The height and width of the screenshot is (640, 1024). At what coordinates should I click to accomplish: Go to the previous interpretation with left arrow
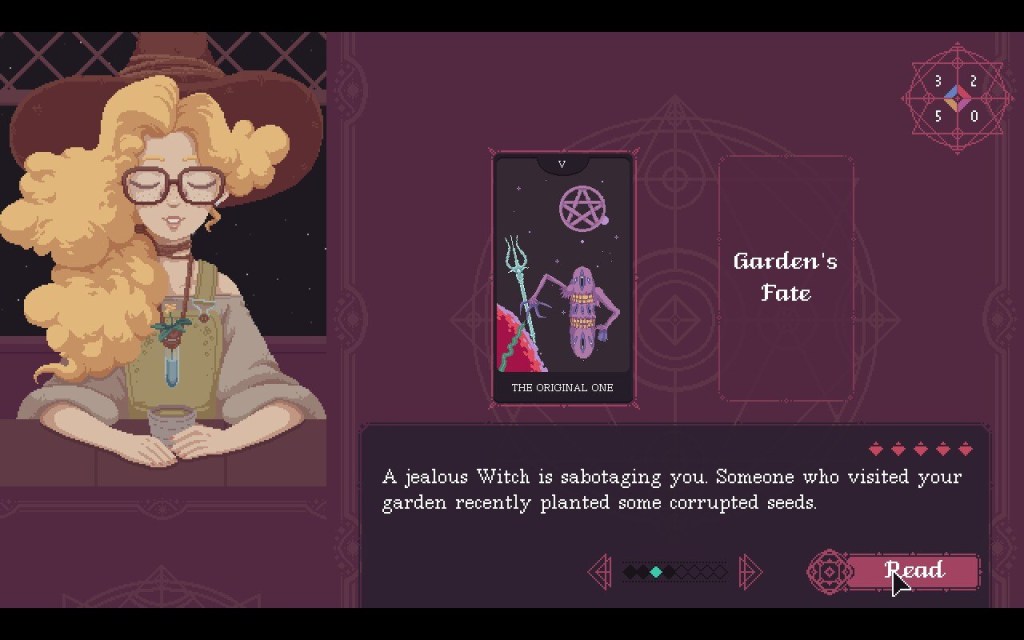pos(600,572)
